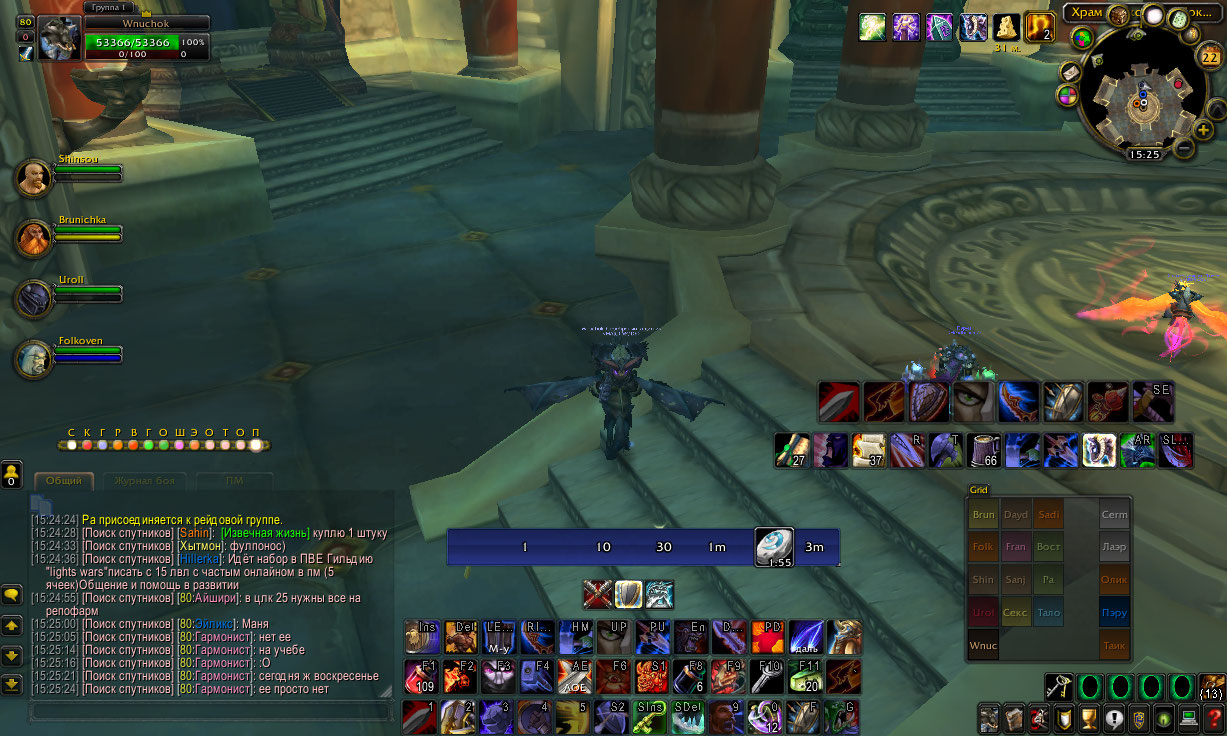Viewport: 1227px width, 736px height.
Task: Click the minimap zoom-in plus button
Action: click(x=1203, y=130)
